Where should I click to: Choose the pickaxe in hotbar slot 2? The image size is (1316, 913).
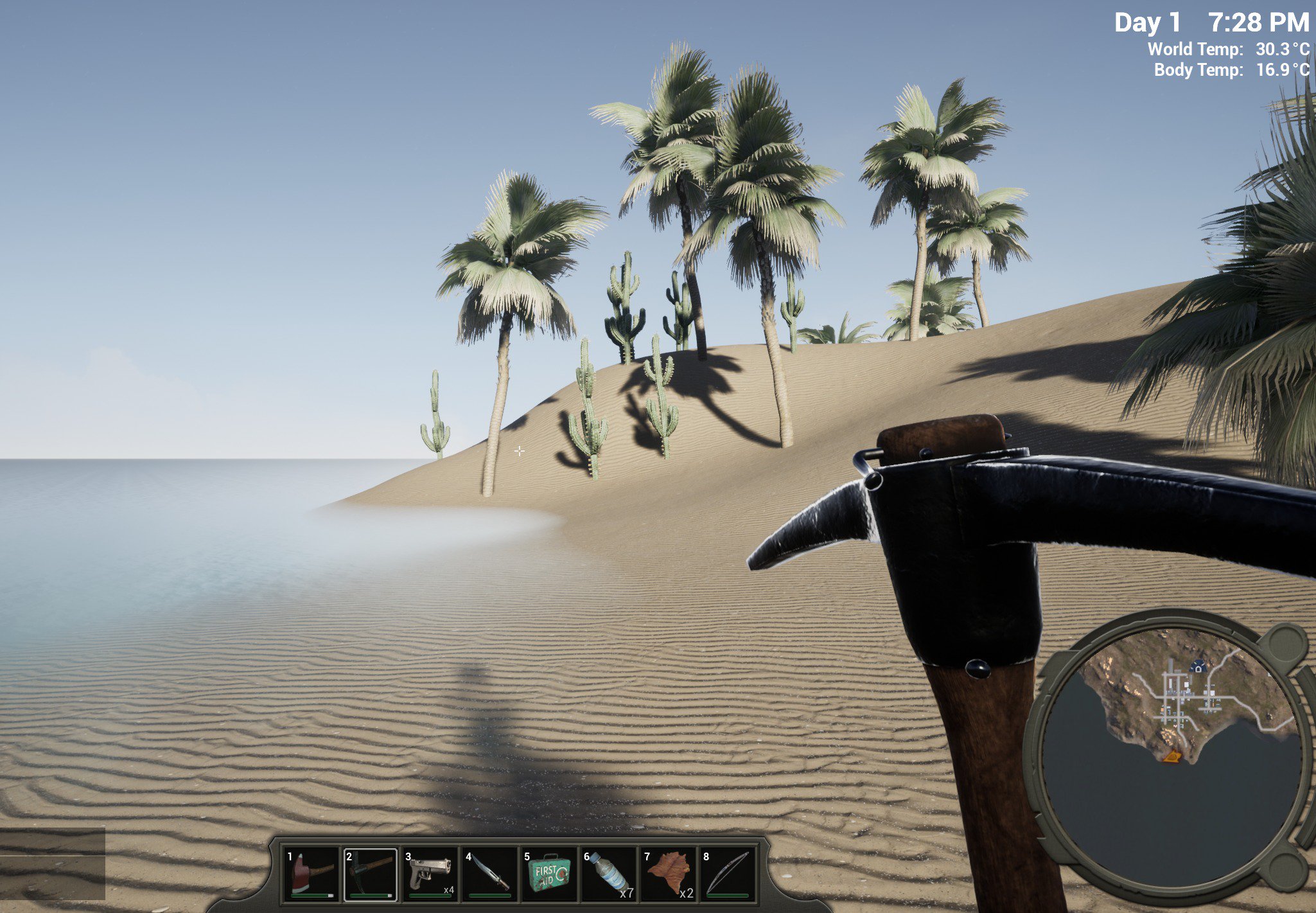371,874
